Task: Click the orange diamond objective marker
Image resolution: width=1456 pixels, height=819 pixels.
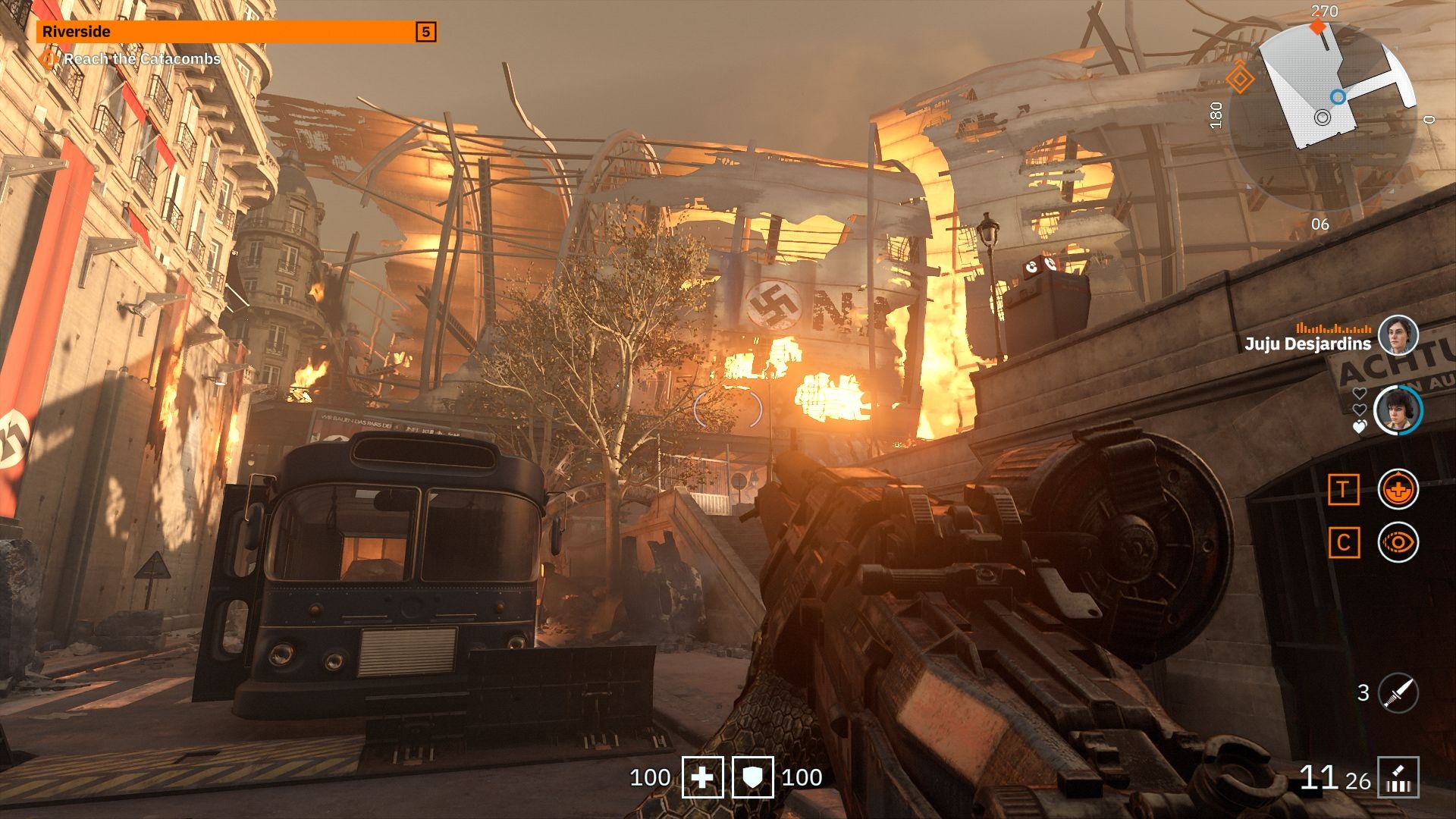Action: point(1240,77)
